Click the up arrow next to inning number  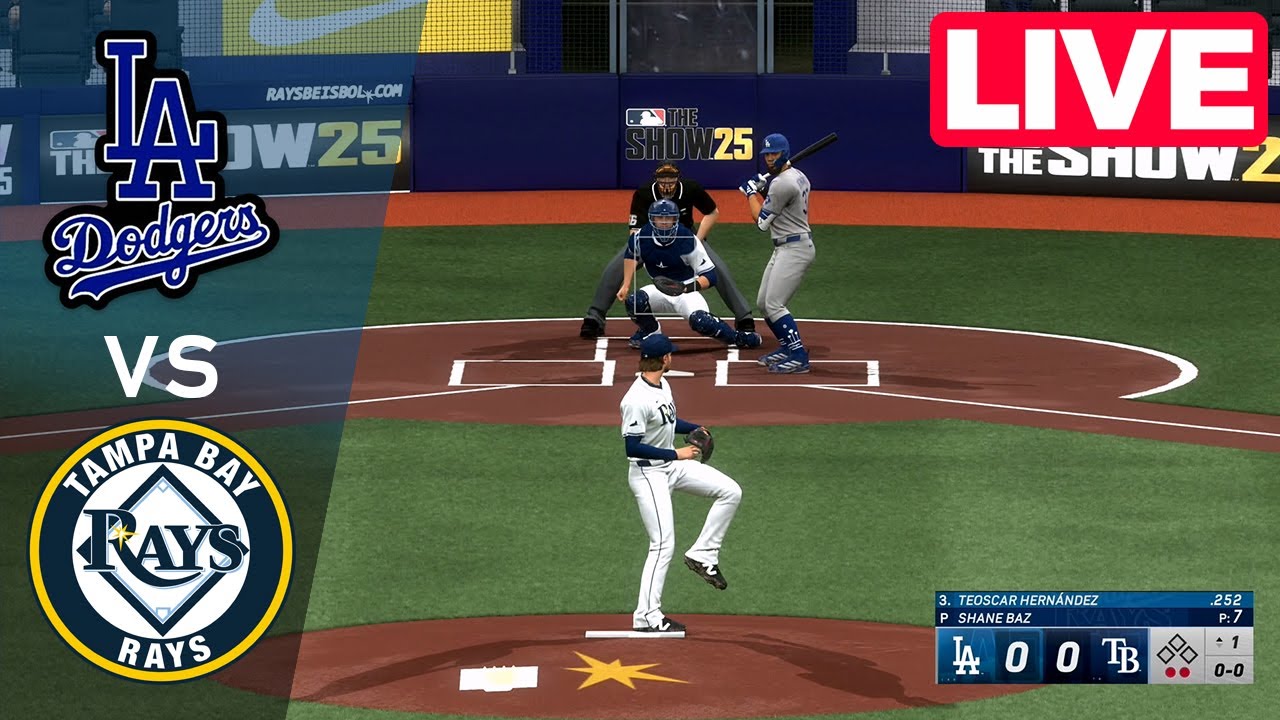click(x=1219, y=640)
